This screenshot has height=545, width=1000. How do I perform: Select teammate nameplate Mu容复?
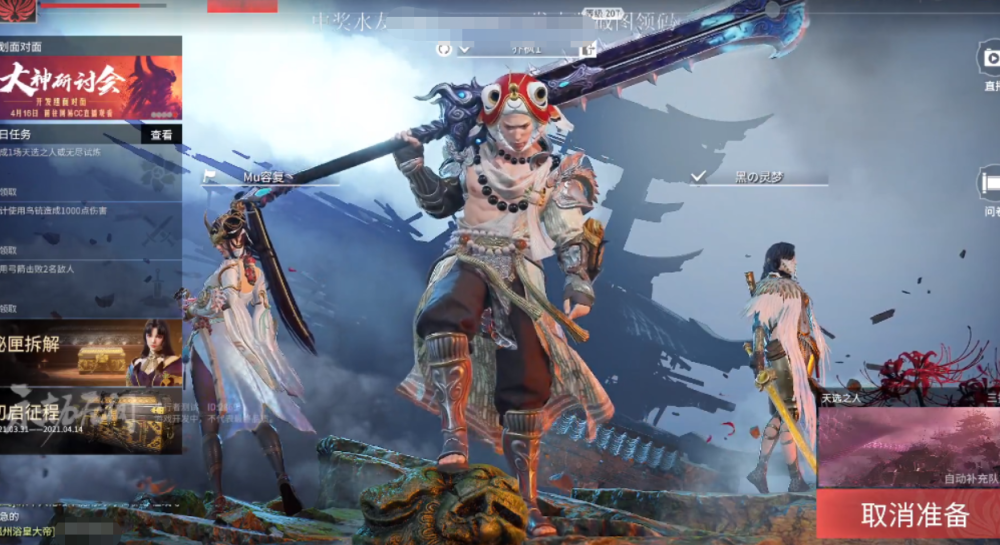(268, 177)
